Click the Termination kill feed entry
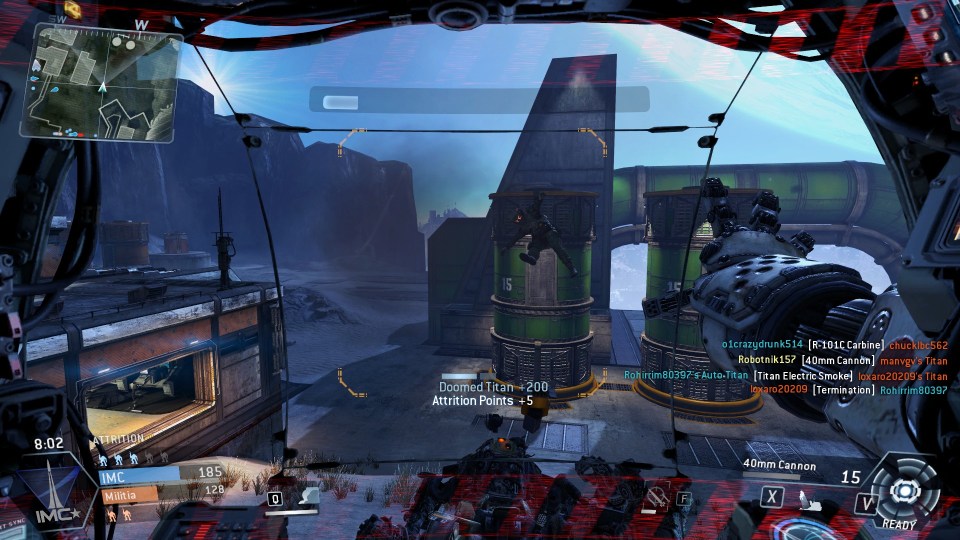The height and width of the screenshot is (540, 960). 841,390
